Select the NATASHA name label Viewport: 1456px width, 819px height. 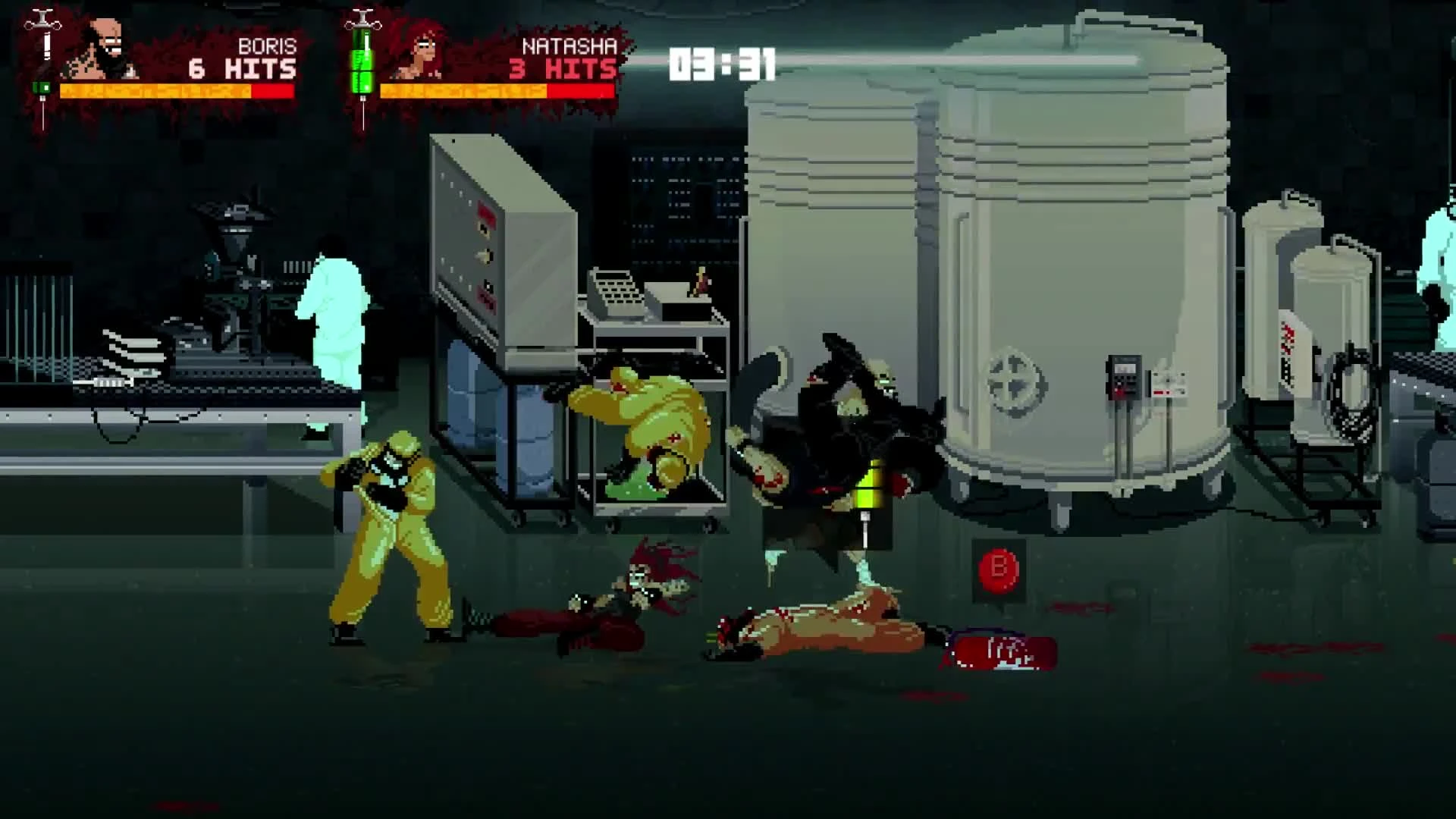coord(569,45)
